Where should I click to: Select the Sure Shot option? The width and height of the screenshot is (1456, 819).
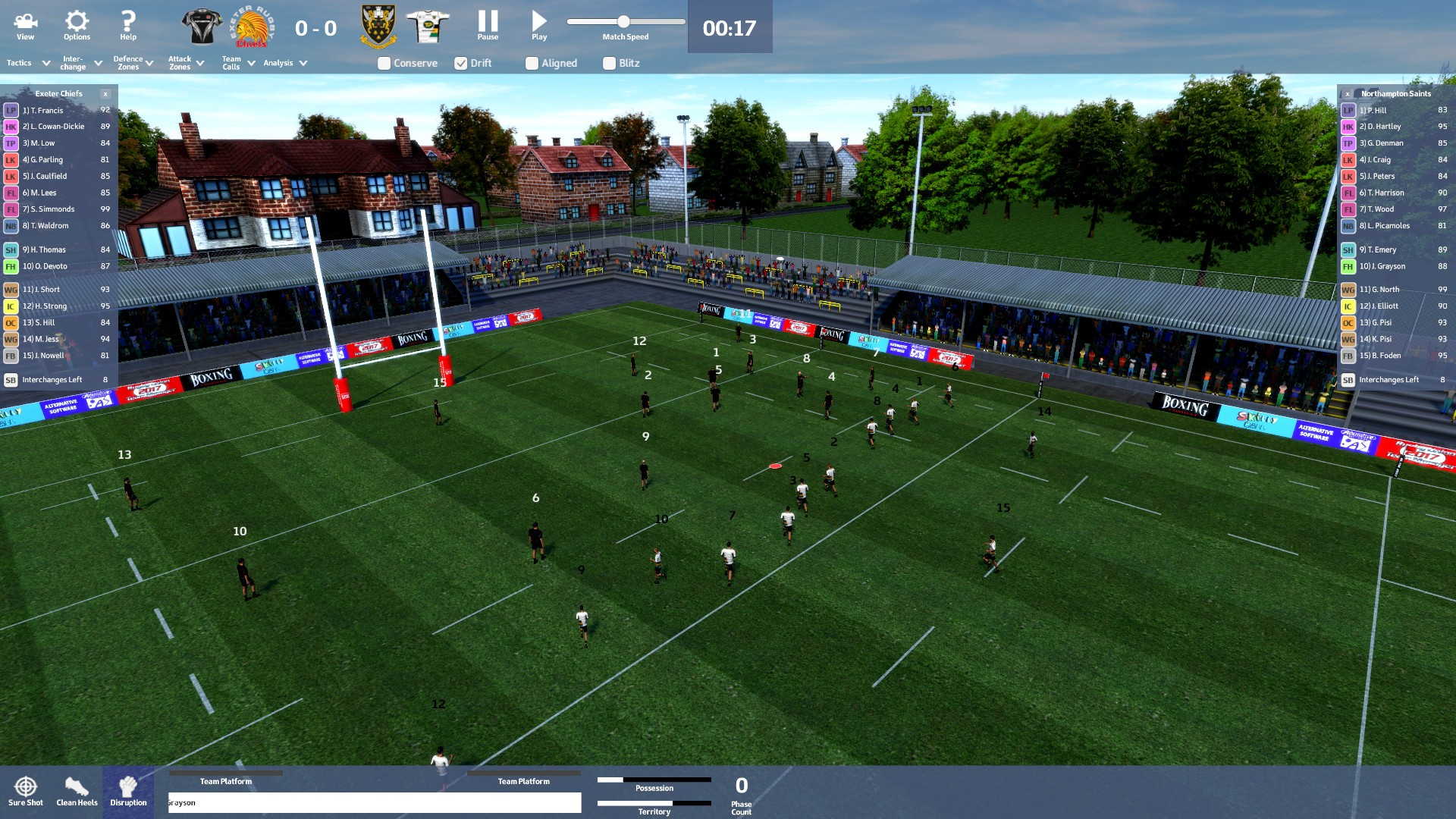click(x=26, y=791)
